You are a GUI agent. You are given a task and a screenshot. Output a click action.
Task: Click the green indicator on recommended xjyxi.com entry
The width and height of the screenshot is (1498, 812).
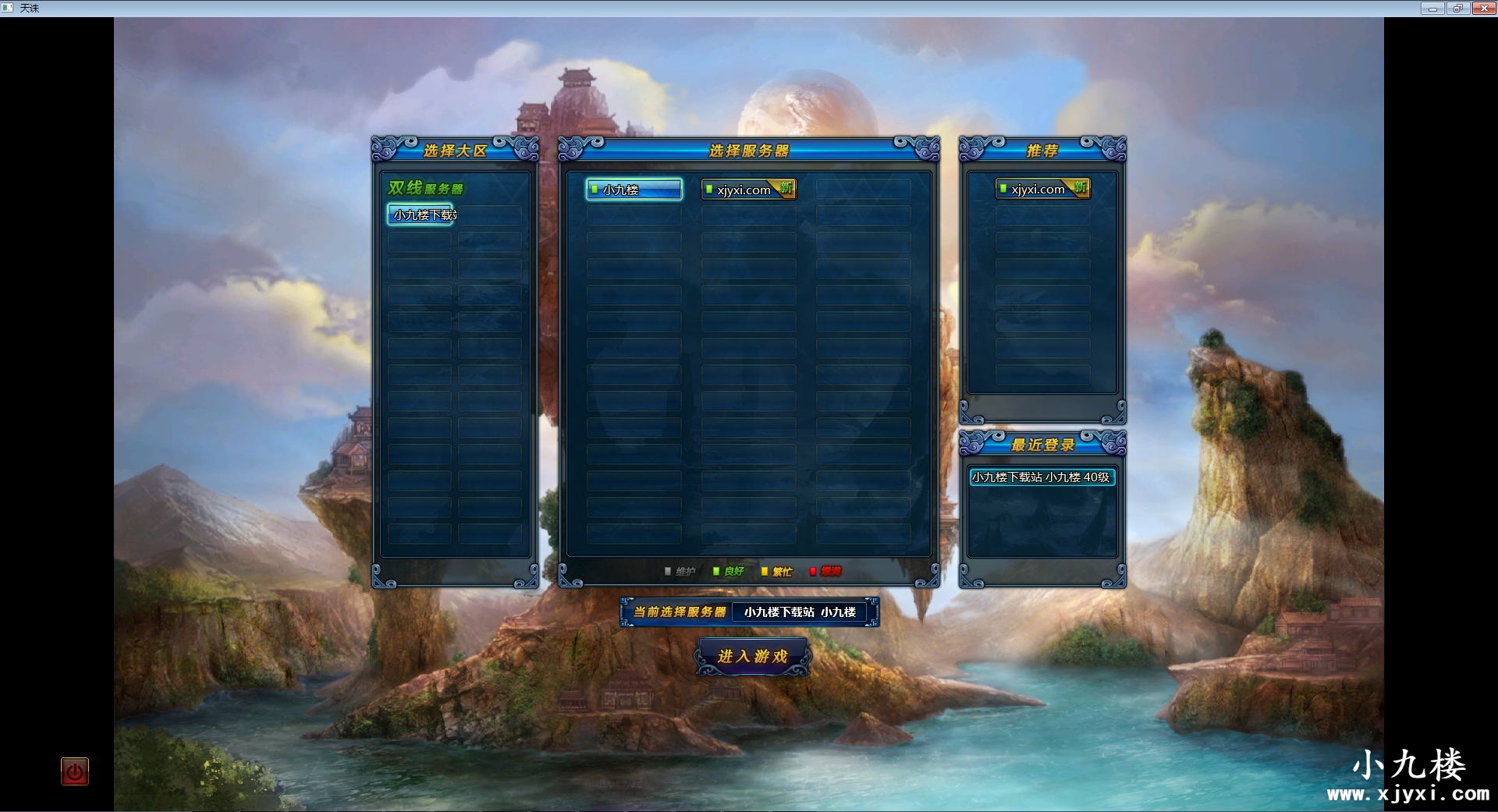coord(1005,189)
